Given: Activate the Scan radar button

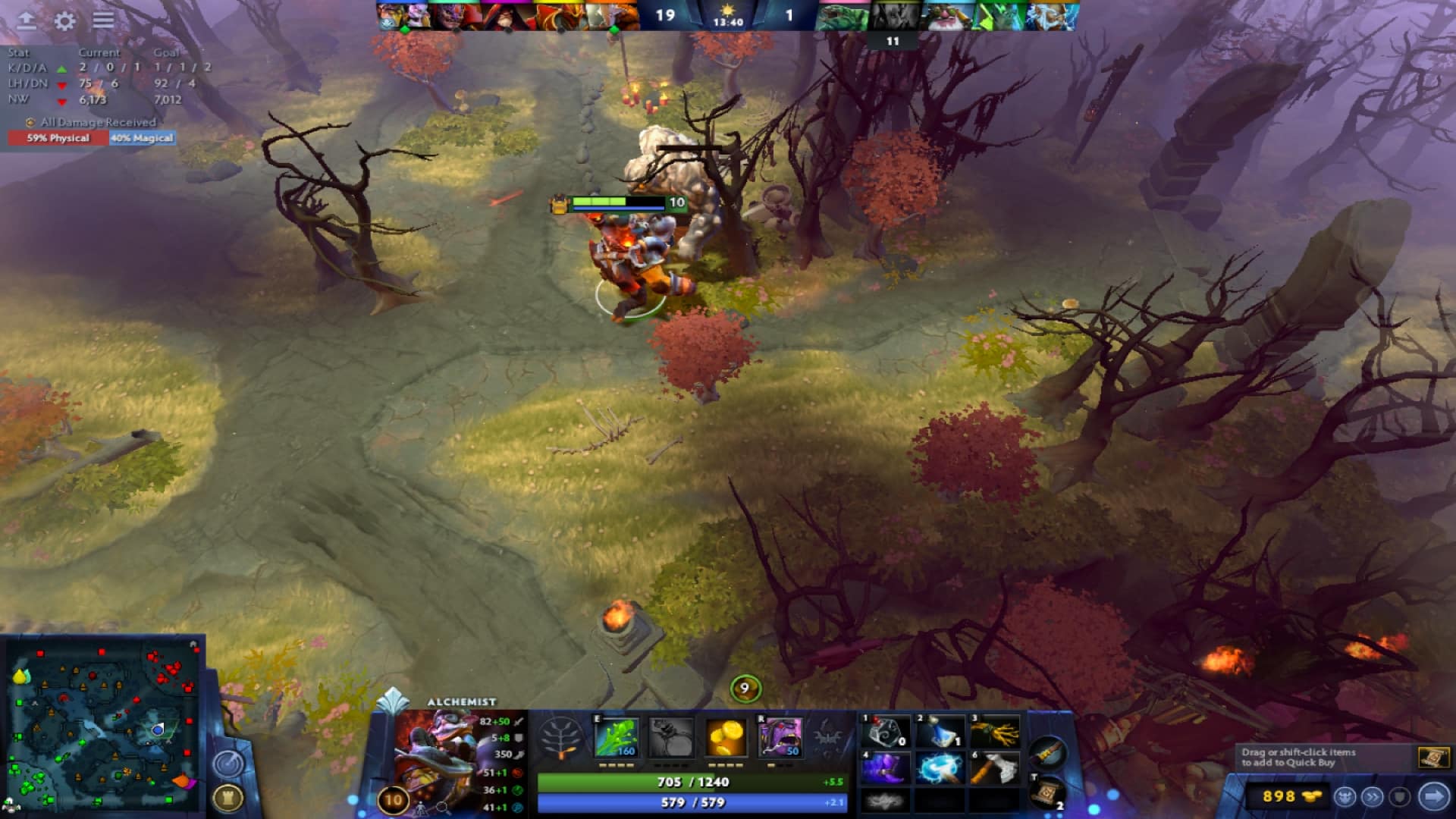Looking at the screenshot, I should [x=227, y=764].
